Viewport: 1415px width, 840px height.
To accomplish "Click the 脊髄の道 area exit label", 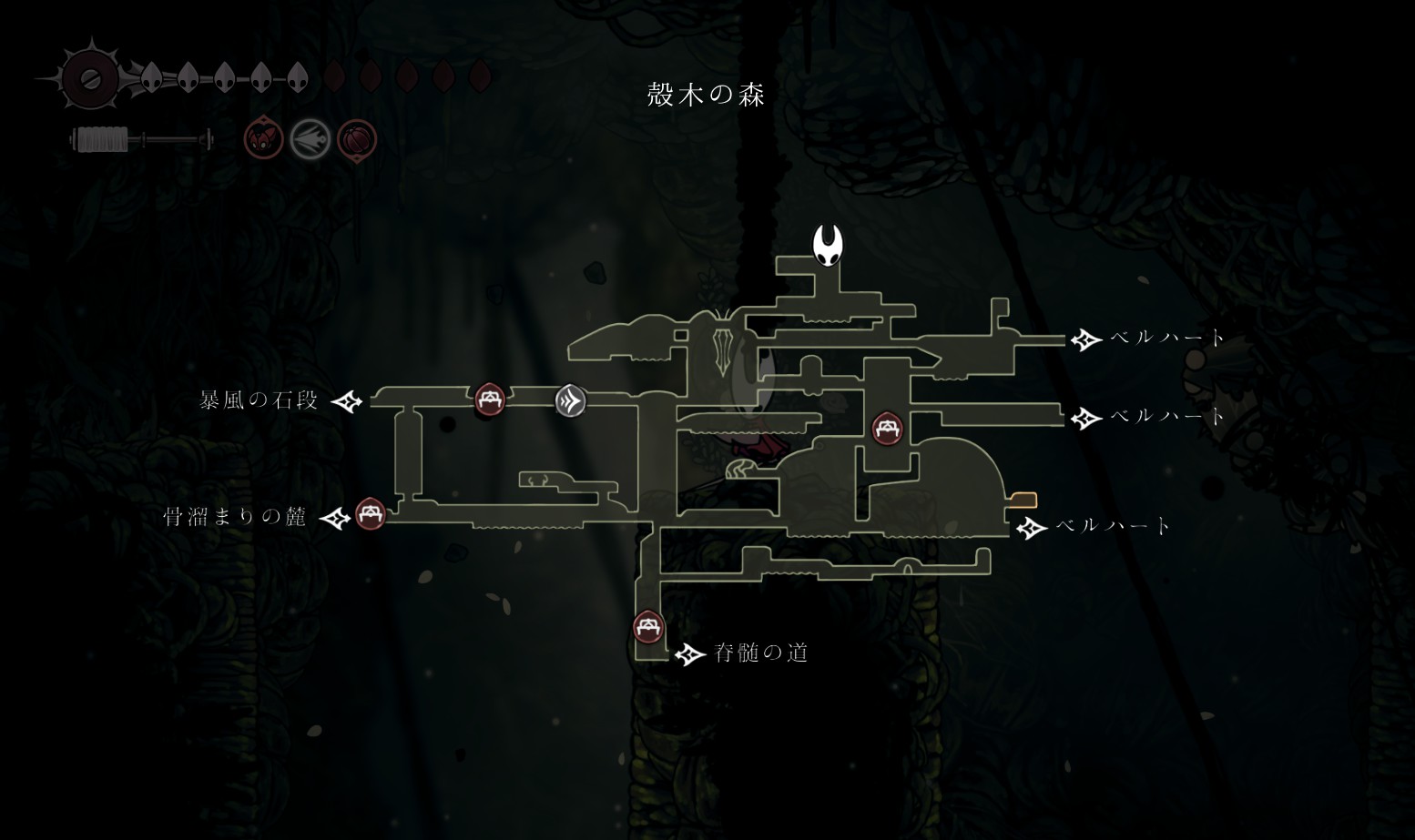I will (761, 653).
